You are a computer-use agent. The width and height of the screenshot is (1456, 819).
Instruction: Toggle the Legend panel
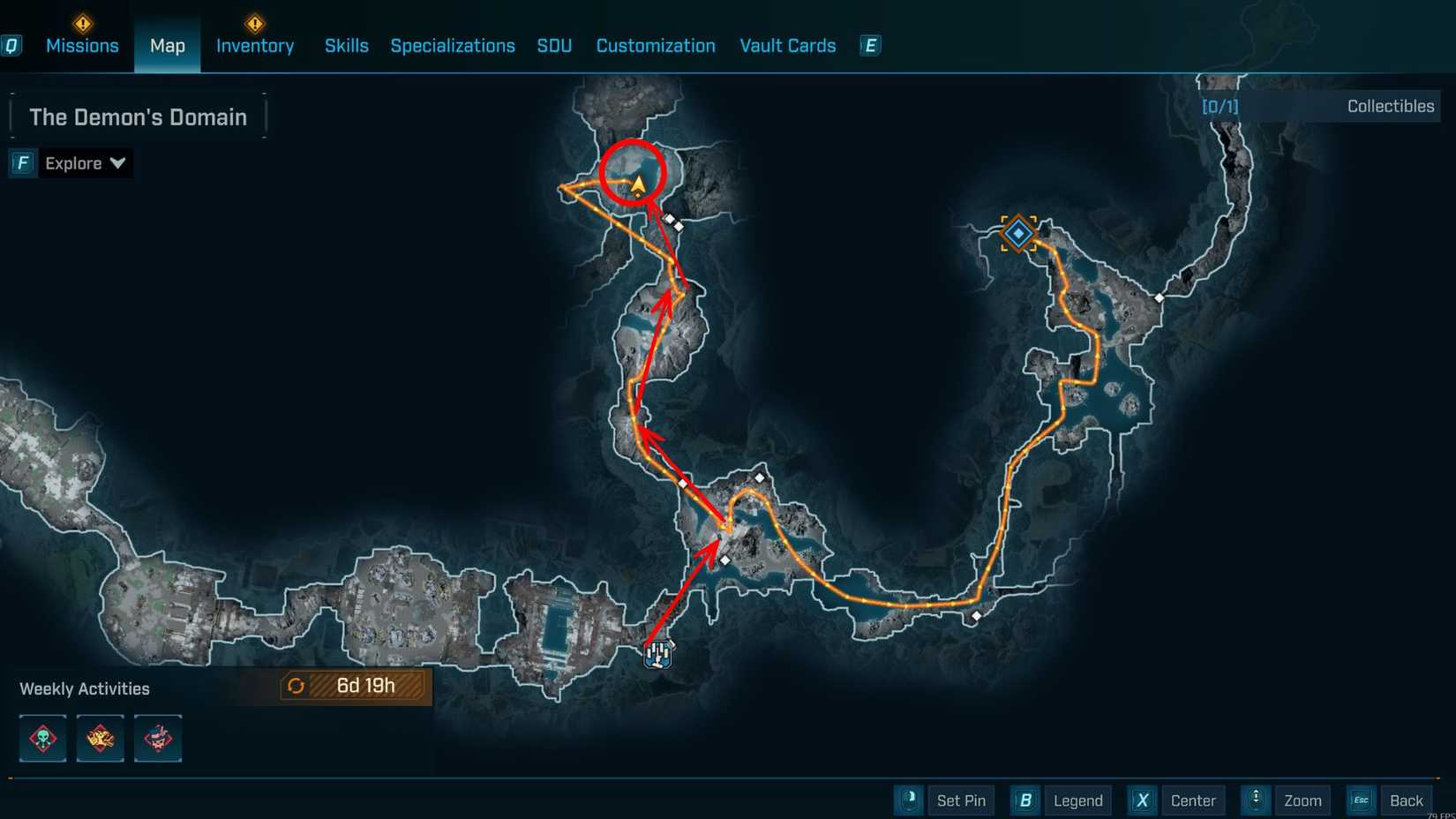[x=1078, y=800]
